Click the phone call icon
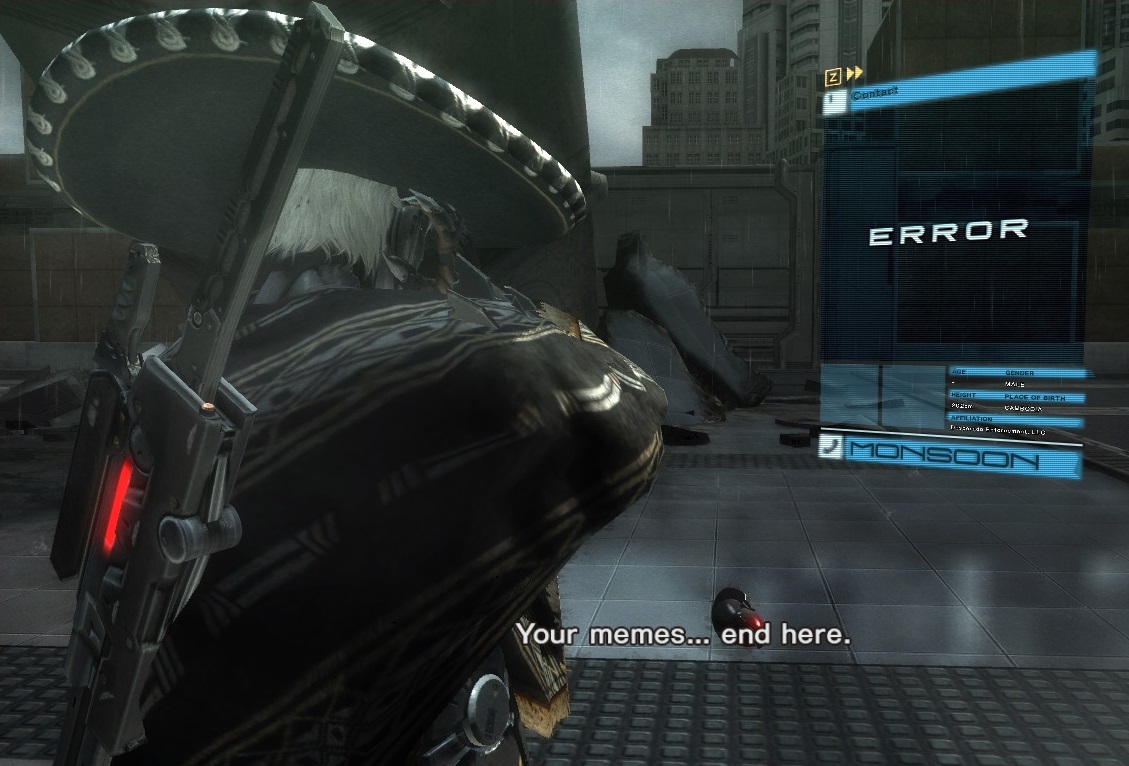The image size is (1129, 766). (x=829, y=447)
